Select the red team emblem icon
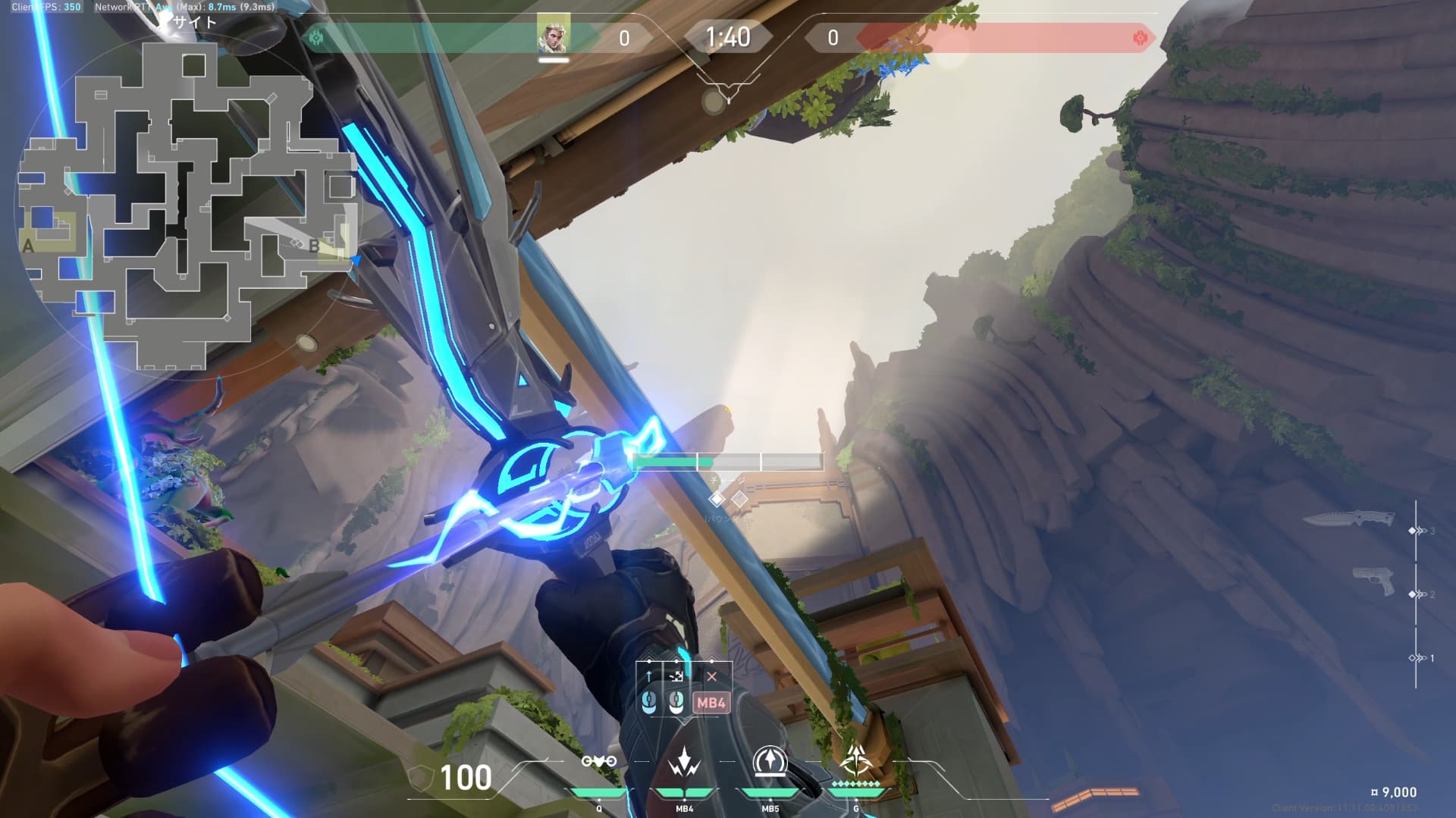 coord(1139,38)
